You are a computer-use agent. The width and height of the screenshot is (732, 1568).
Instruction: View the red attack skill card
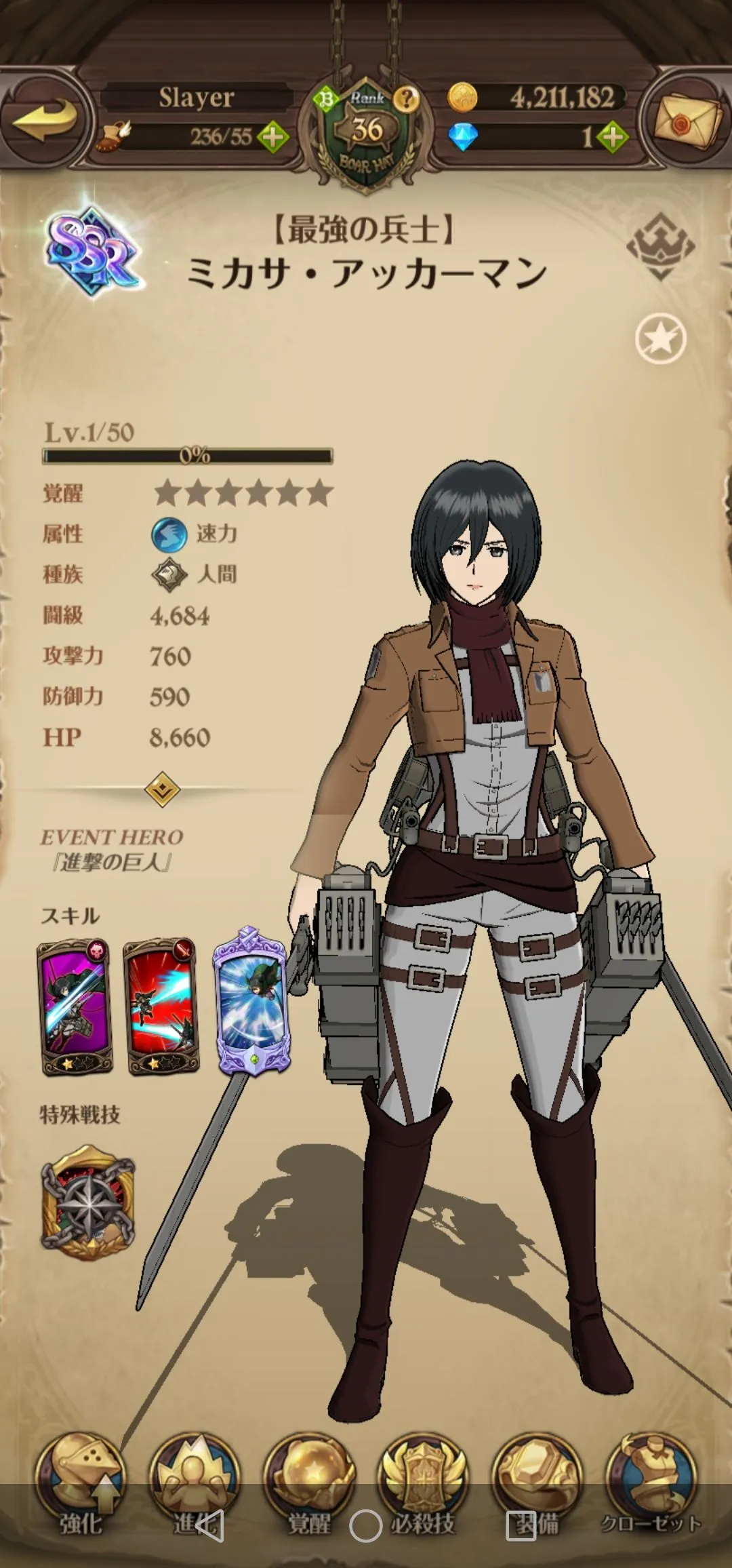coord(161,1007)
